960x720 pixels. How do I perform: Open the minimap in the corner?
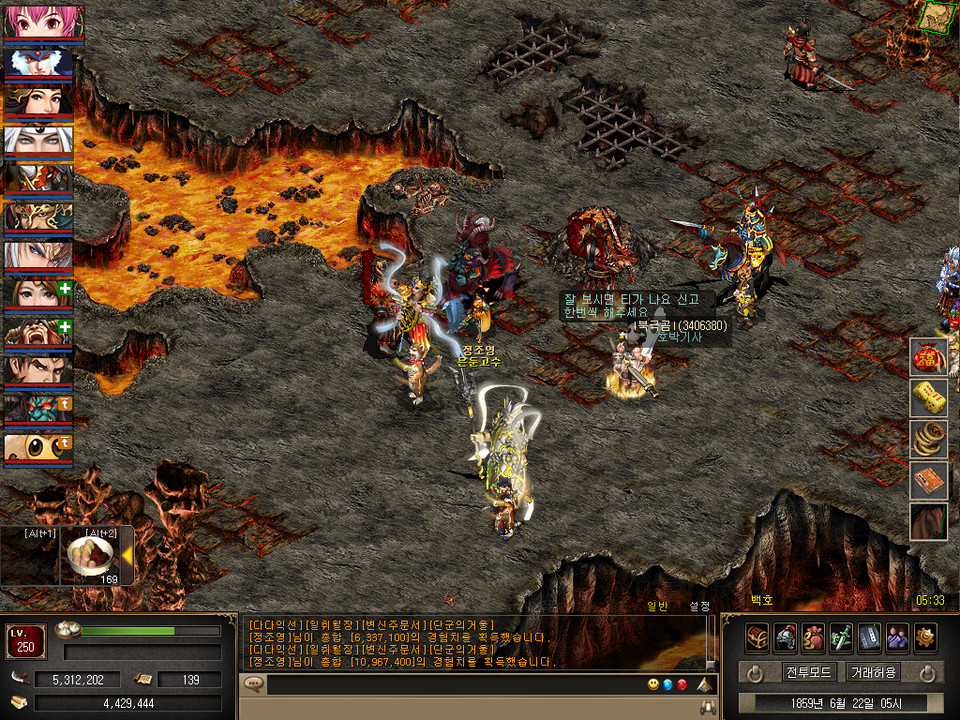[936, 17]
